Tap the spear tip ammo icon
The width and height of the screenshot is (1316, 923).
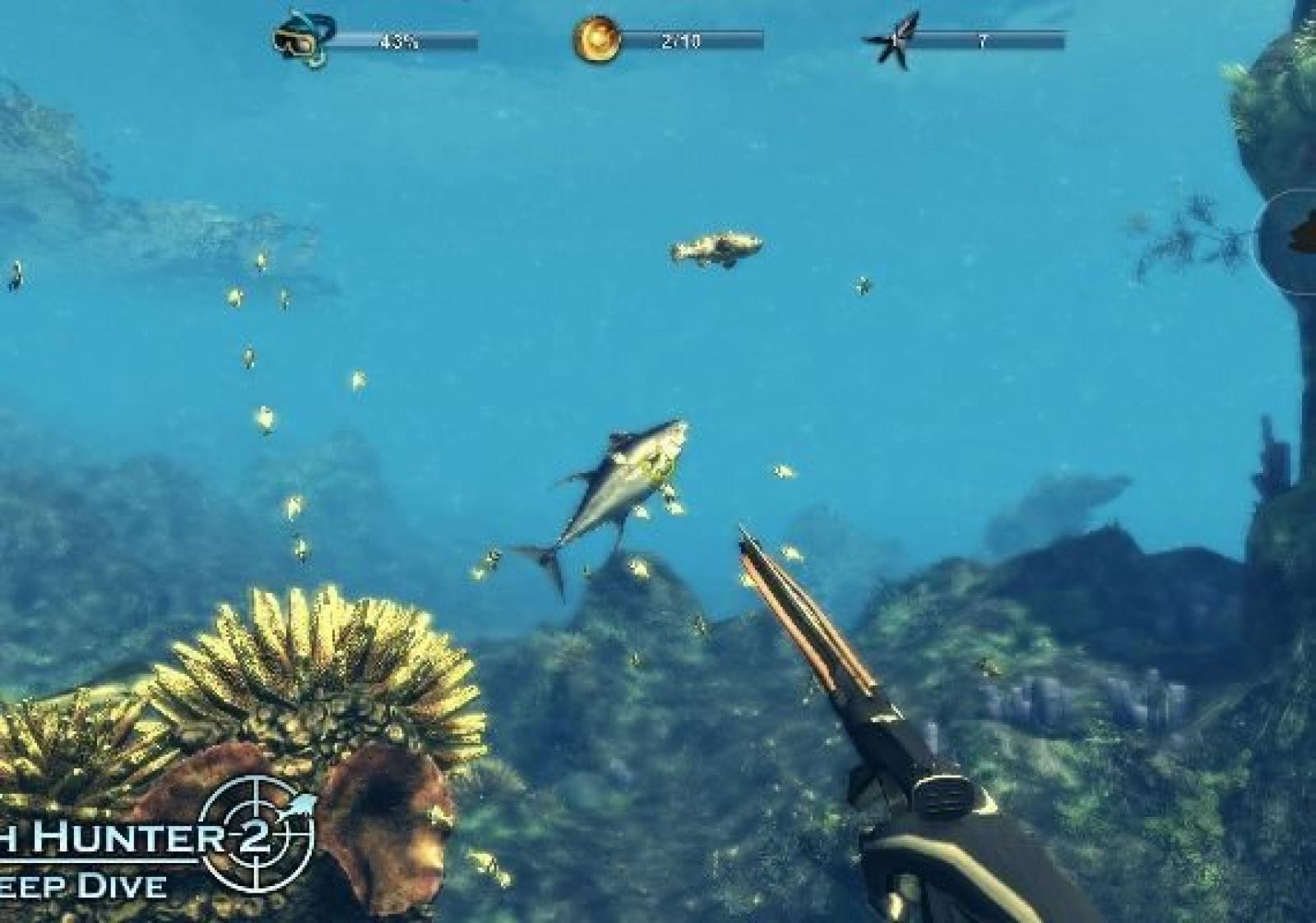[892, 39]
